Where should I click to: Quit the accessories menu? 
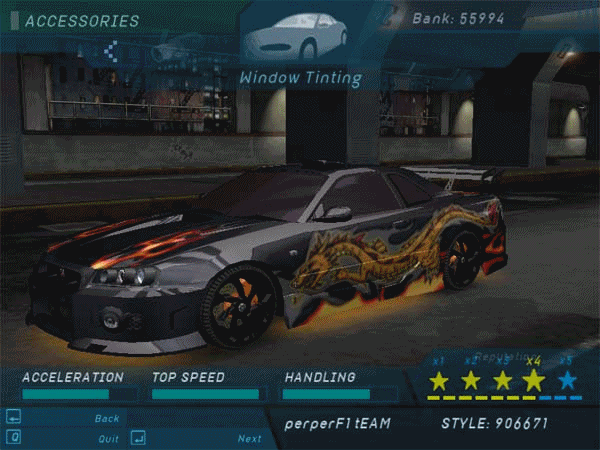[108, 438]
